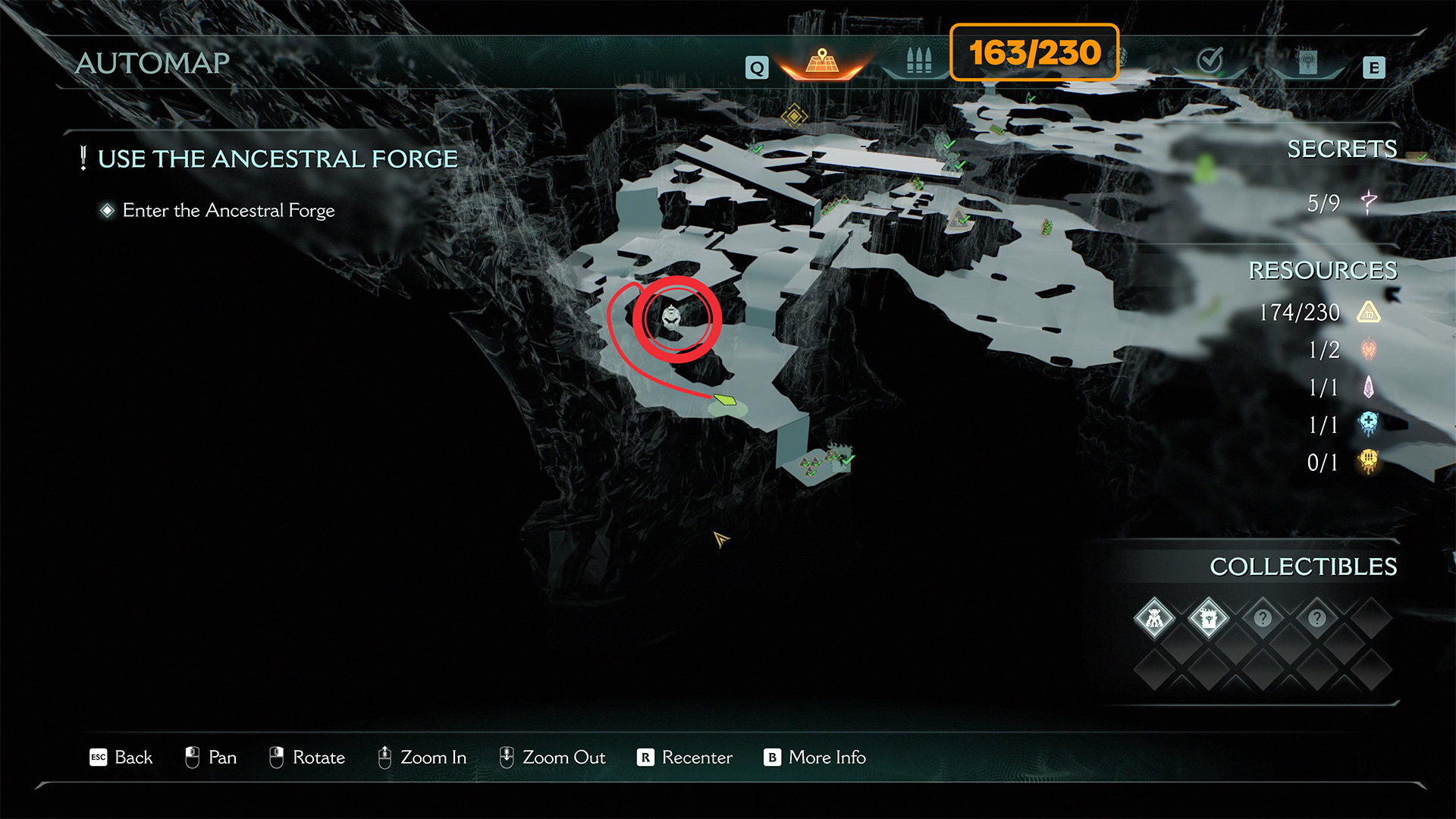Go Back from the automap
This screenshot has width=1456, height=819.
[121, 758]
